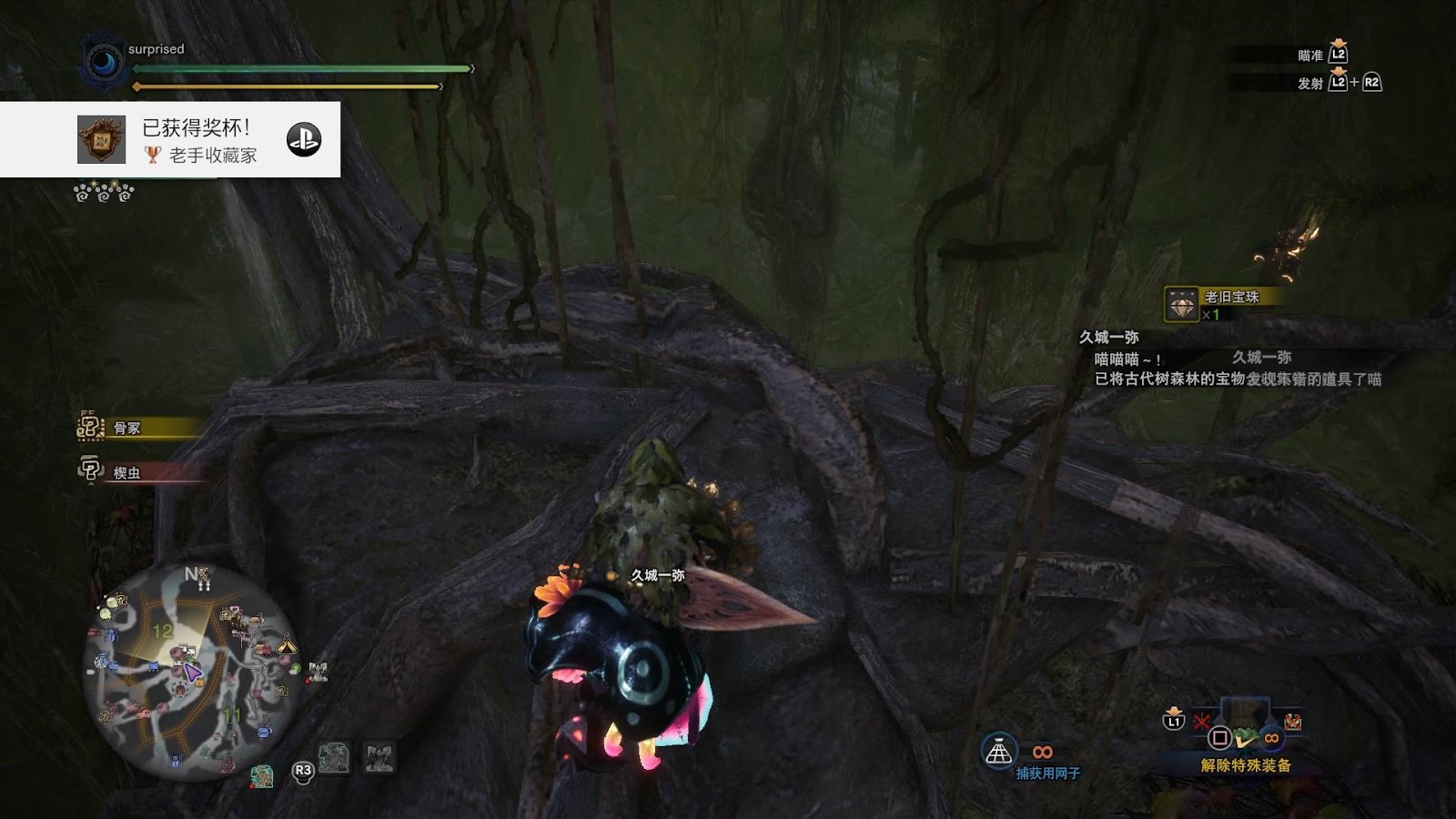
Task: Select the item on the right of item bar
Action: pos(1292,723)
